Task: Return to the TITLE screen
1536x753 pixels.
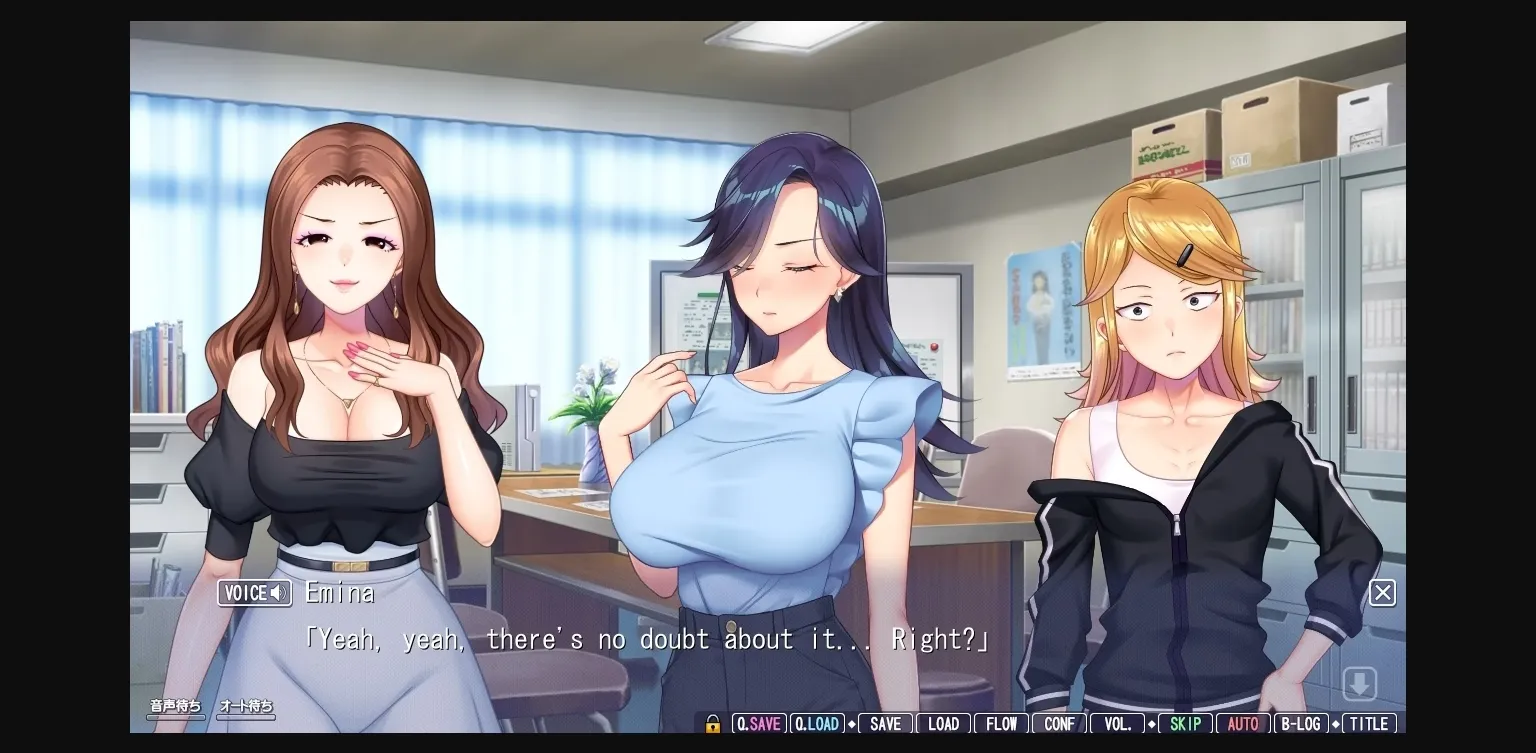Action: coord(1369,723)
